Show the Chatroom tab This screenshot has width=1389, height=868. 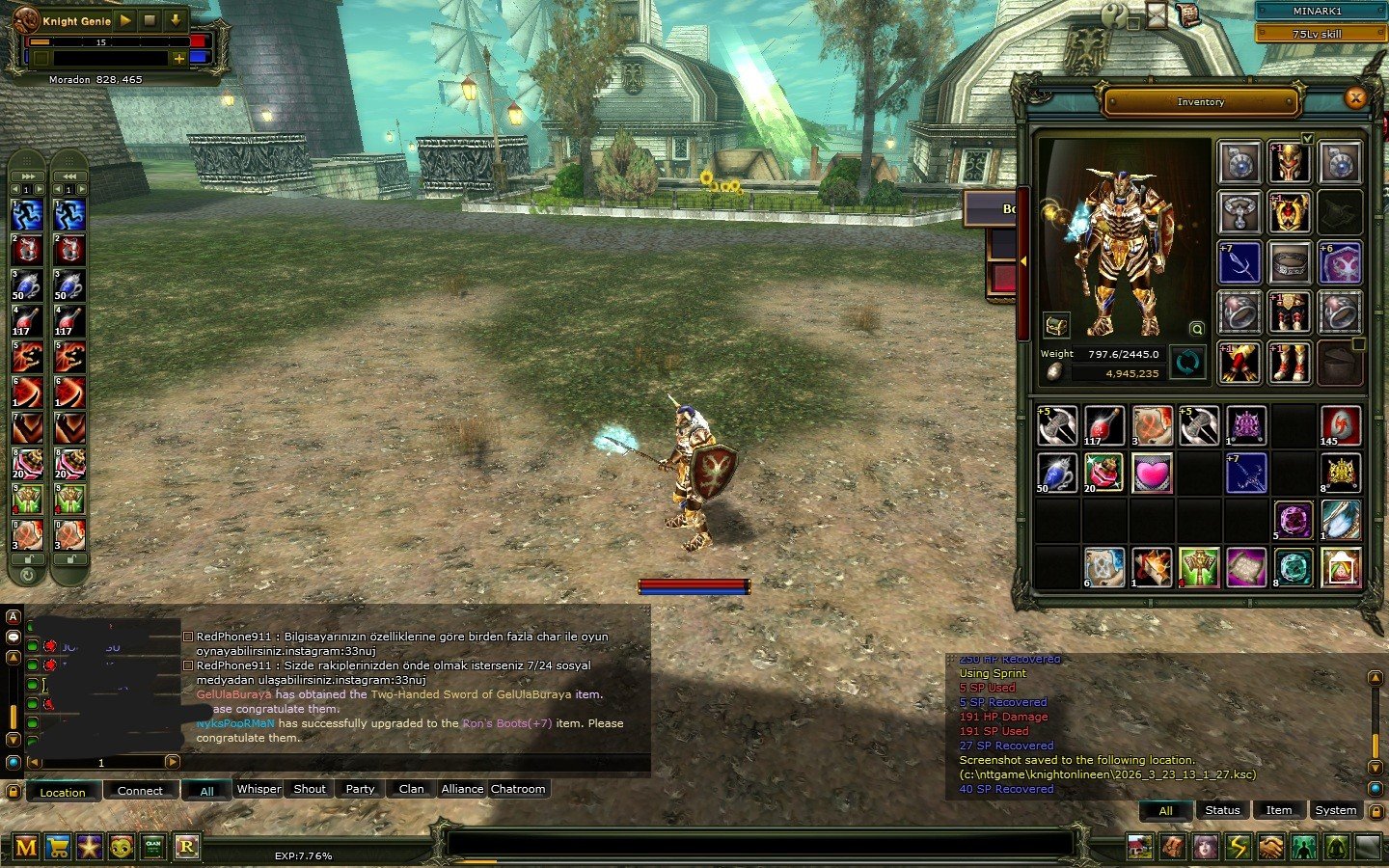[x=518, y=789]
